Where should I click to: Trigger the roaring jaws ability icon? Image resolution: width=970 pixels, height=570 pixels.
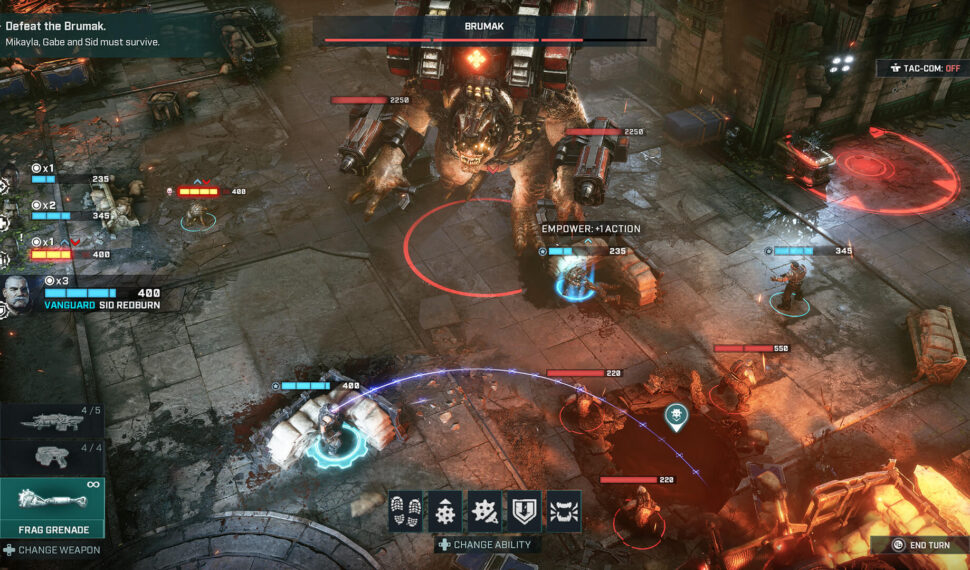click(x=565, y=510)
